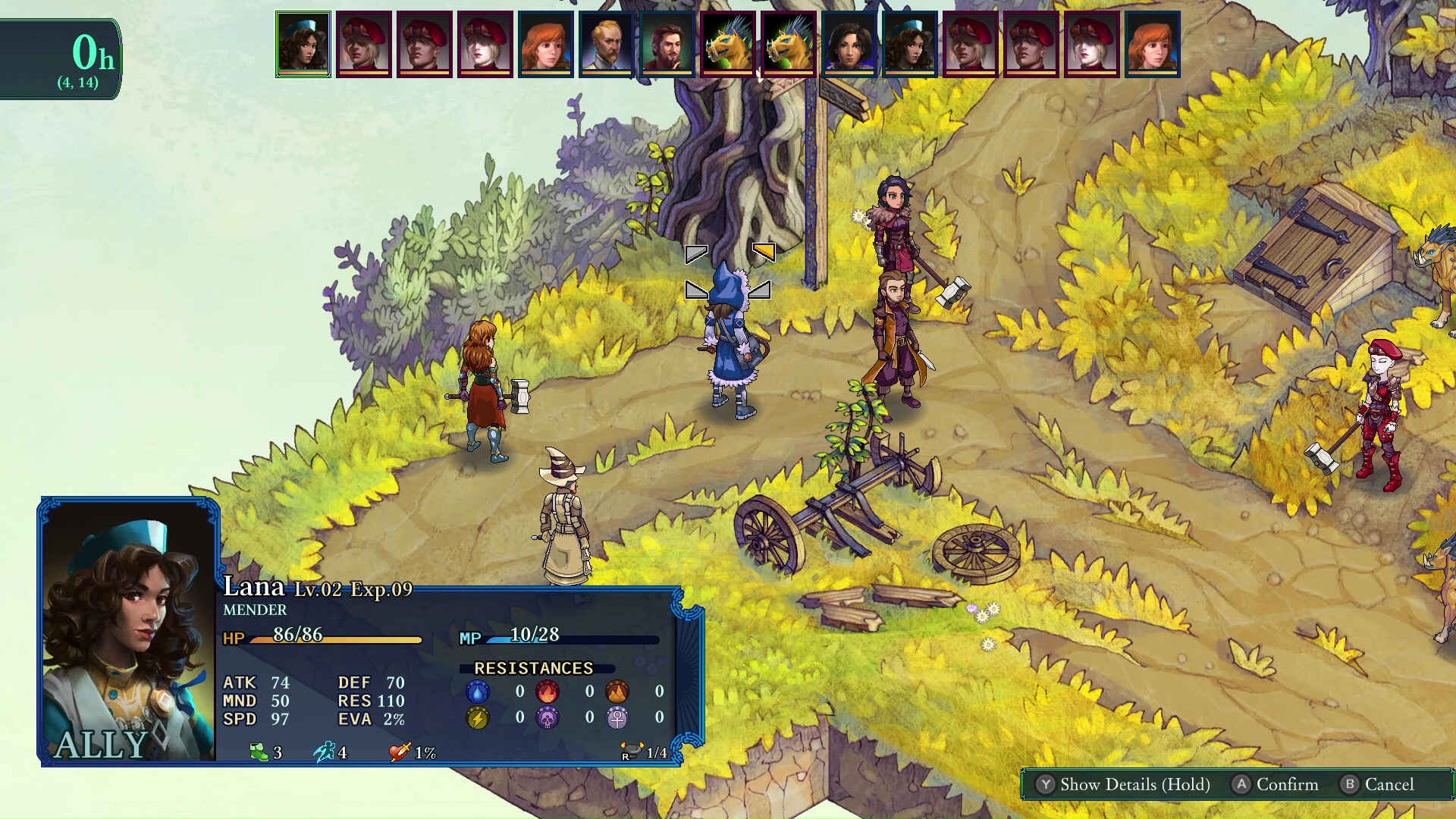This screenshot has height=819, width=1456.
Task: Click the blue-hooded unit under the target cursor
Action: pyautogui.click(x=729, y=341)
